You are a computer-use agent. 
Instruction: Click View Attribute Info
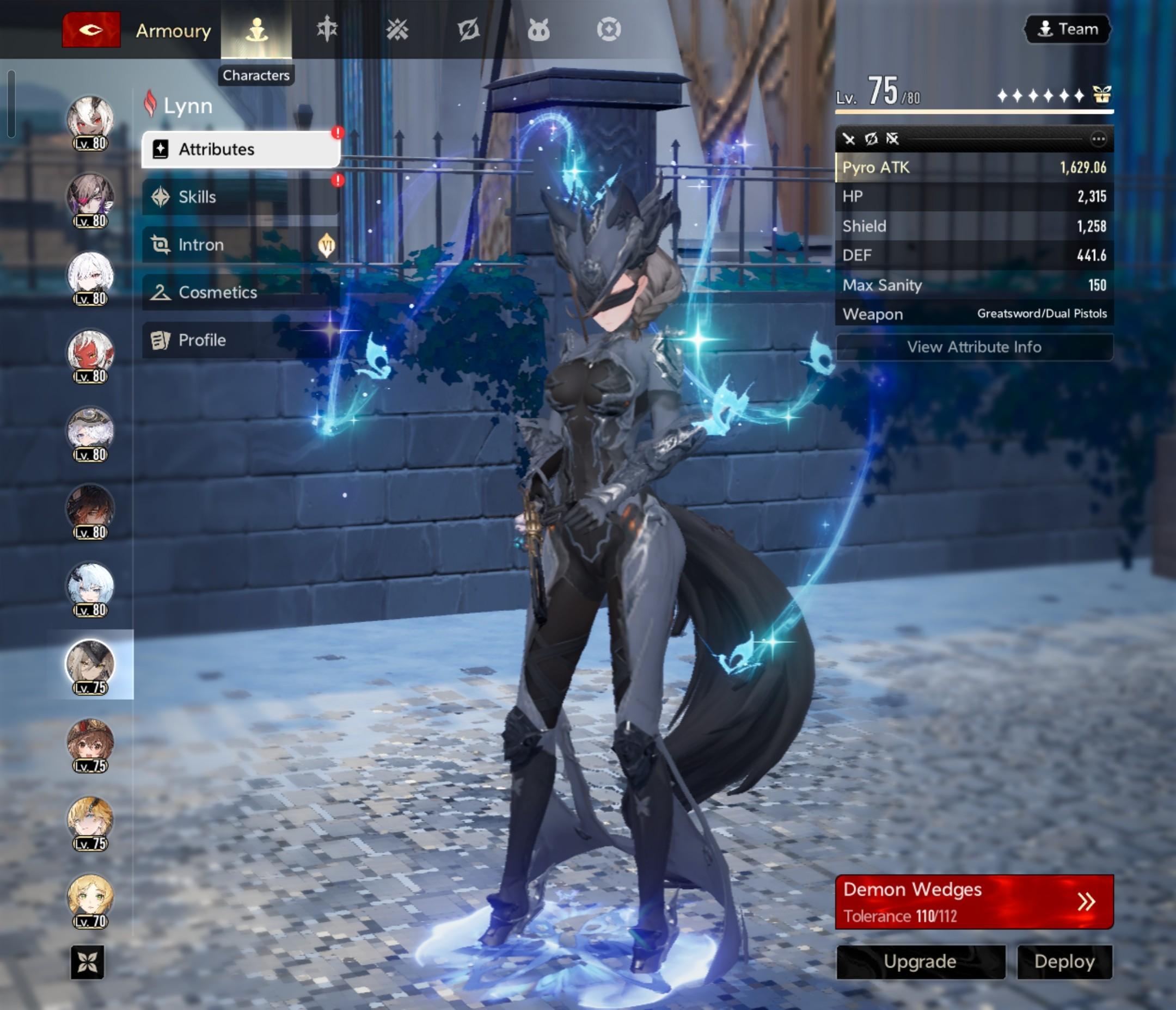pyautogui.click(x=974, y=347)
